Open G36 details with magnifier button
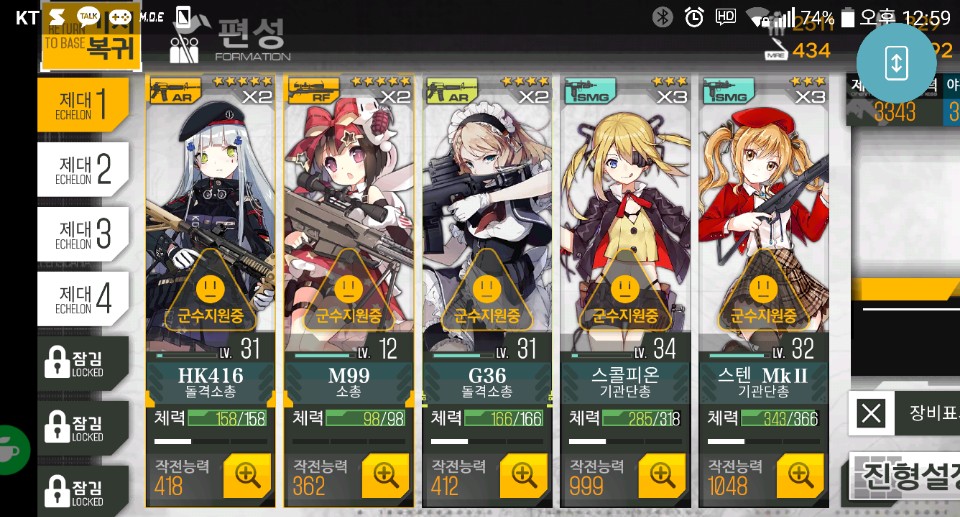 [x=523, y=475]
